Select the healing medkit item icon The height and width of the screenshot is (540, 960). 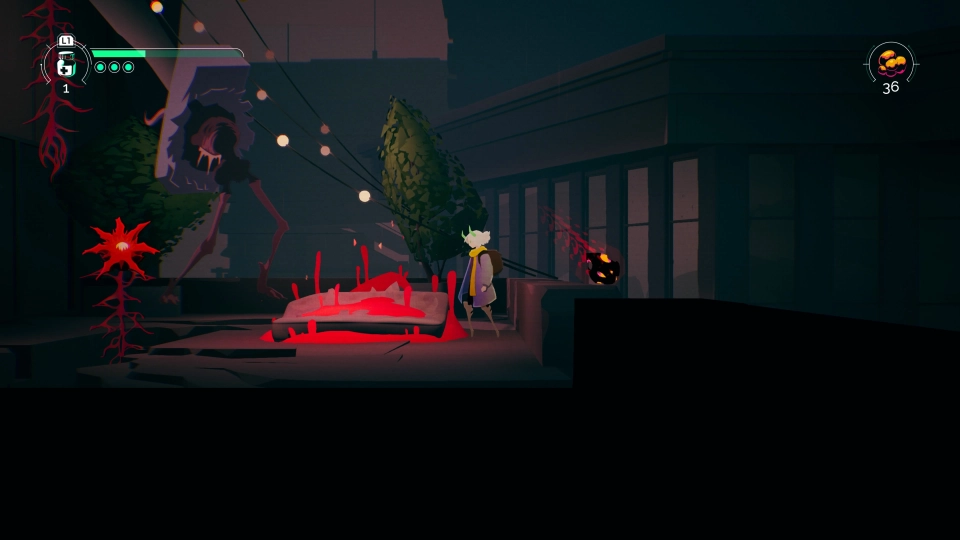click(66, 65)
